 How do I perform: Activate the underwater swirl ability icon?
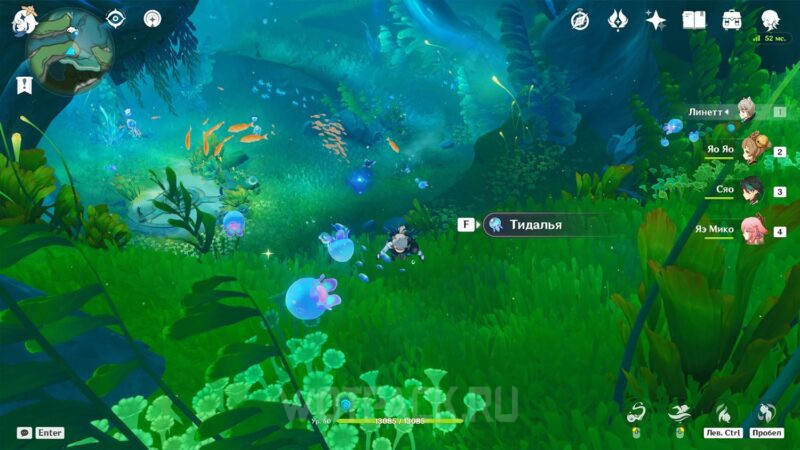click(x=636, y=412)
